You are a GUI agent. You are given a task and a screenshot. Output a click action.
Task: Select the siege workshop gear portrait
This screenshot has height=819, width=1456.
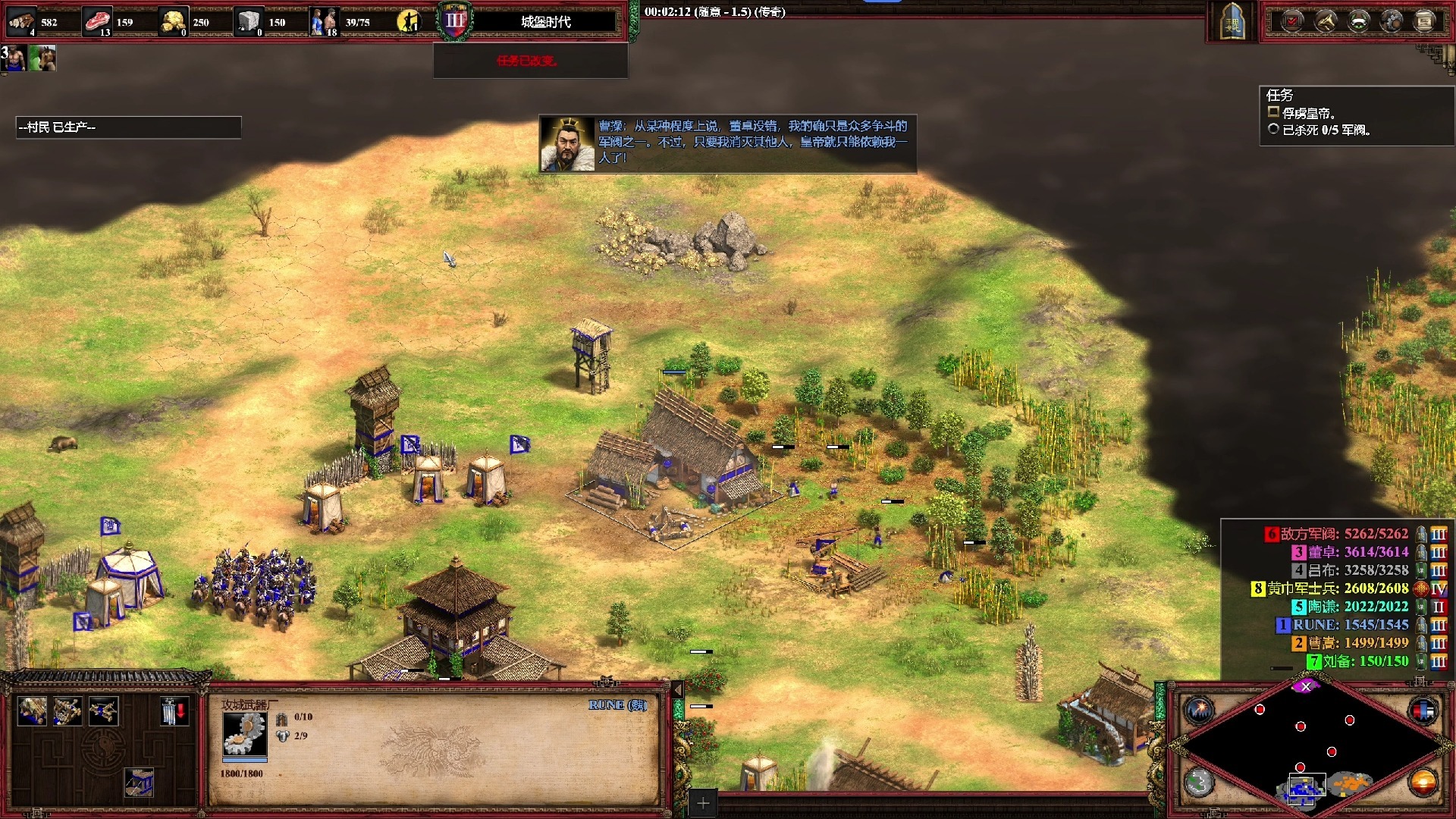click(244, 733)
